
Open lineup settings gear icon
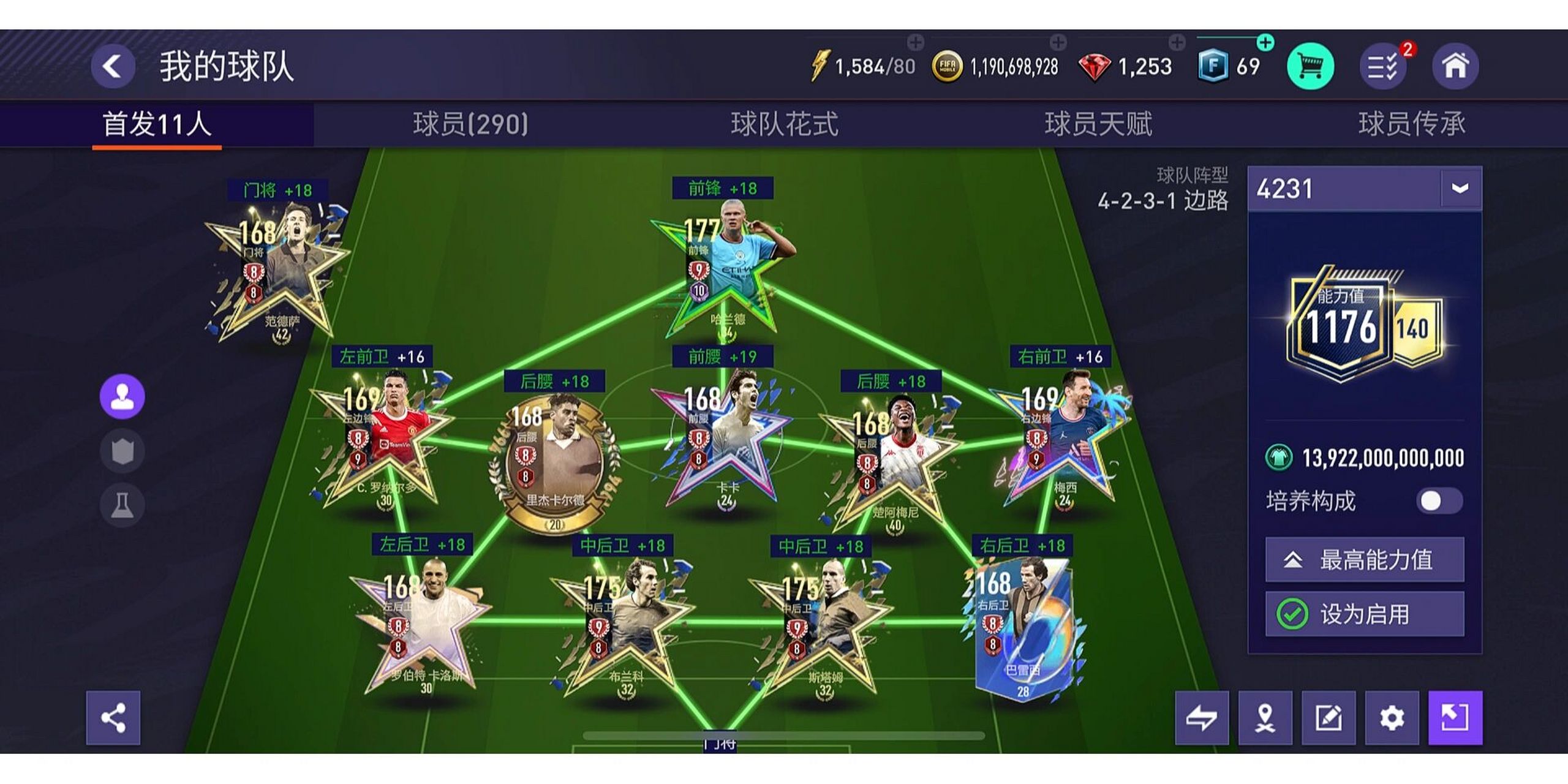click(x=1392, y=718)
